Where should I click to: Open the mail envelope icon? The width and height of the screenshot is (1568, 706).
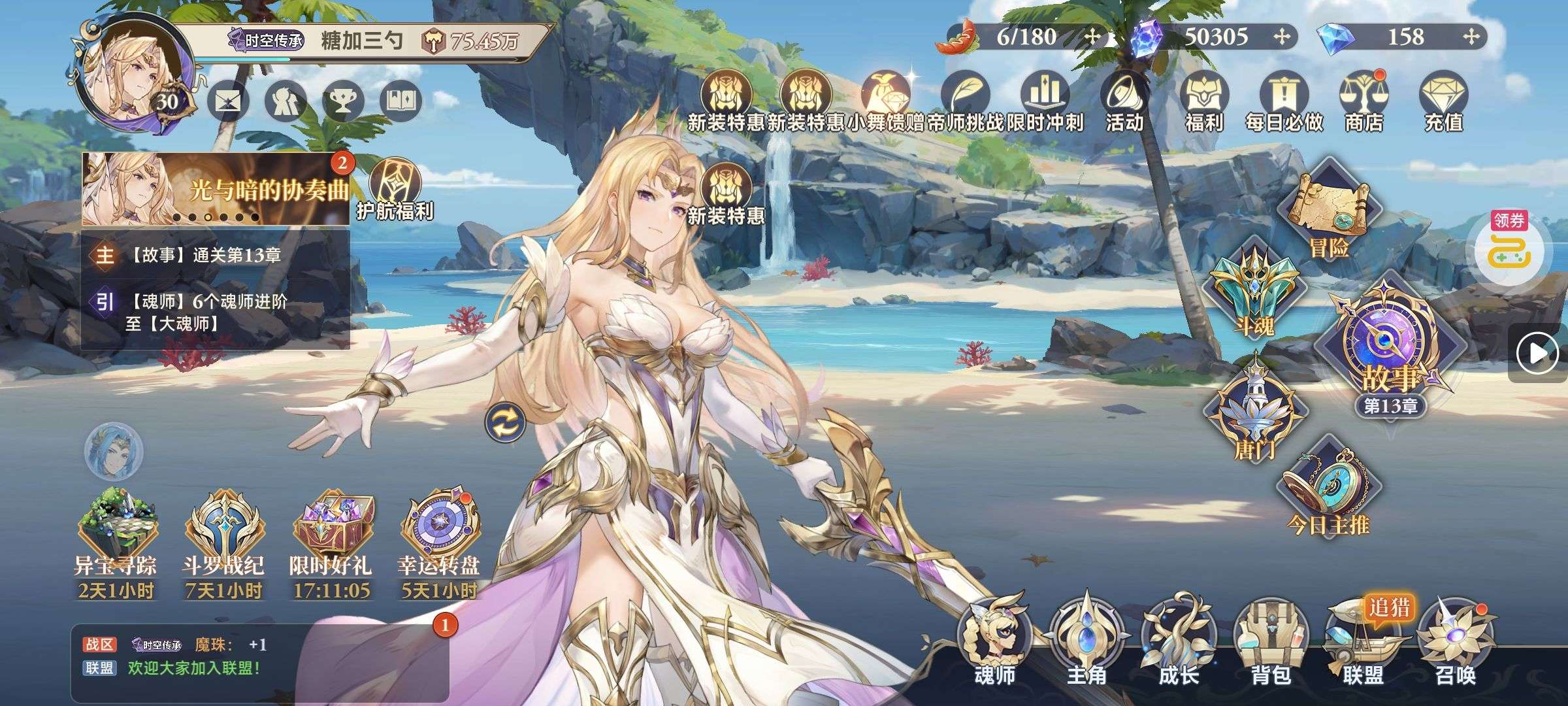[228, 102]
